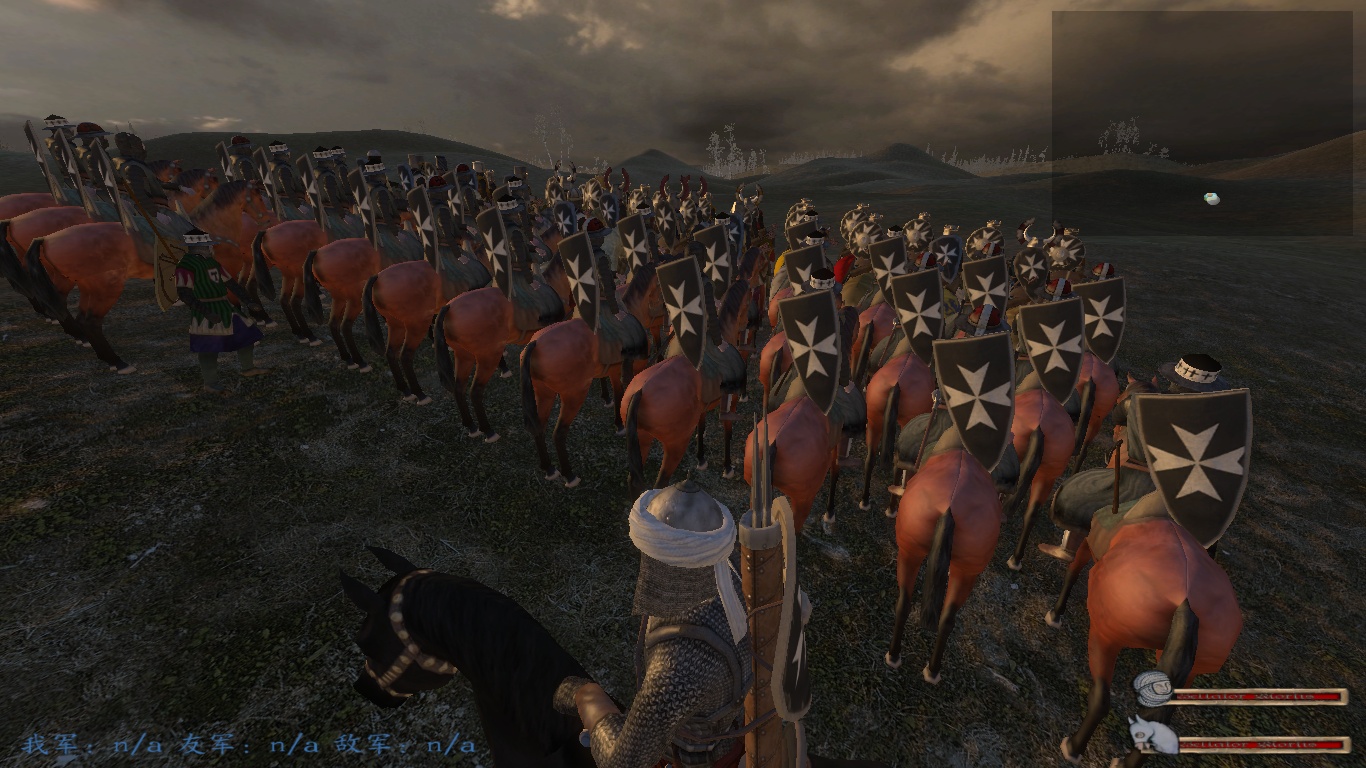This screenshot has width=1366, height=768.
Task: Click the battlefield minimap panel
Action: 1201,123
